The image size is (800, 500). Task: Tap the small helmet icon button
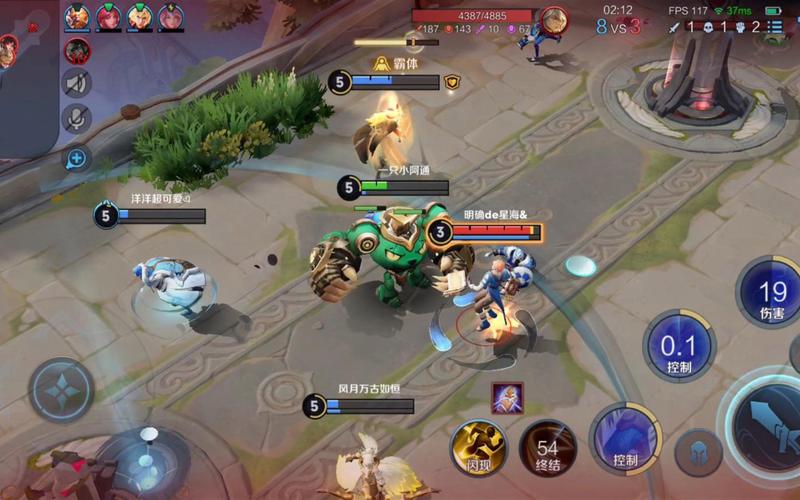(x=698, y=453)
